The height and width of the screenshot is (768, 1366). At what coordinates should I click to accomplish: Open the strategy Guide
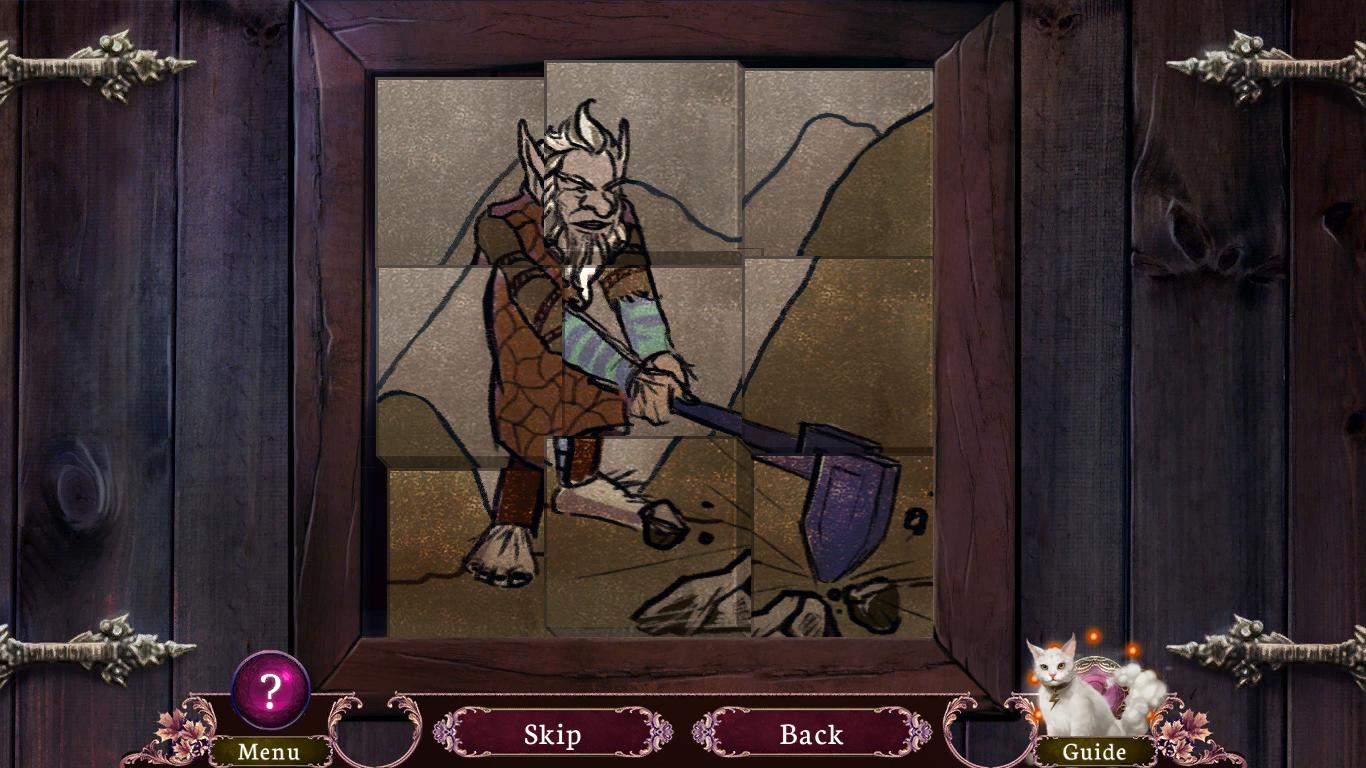[x=1093, y=751]
